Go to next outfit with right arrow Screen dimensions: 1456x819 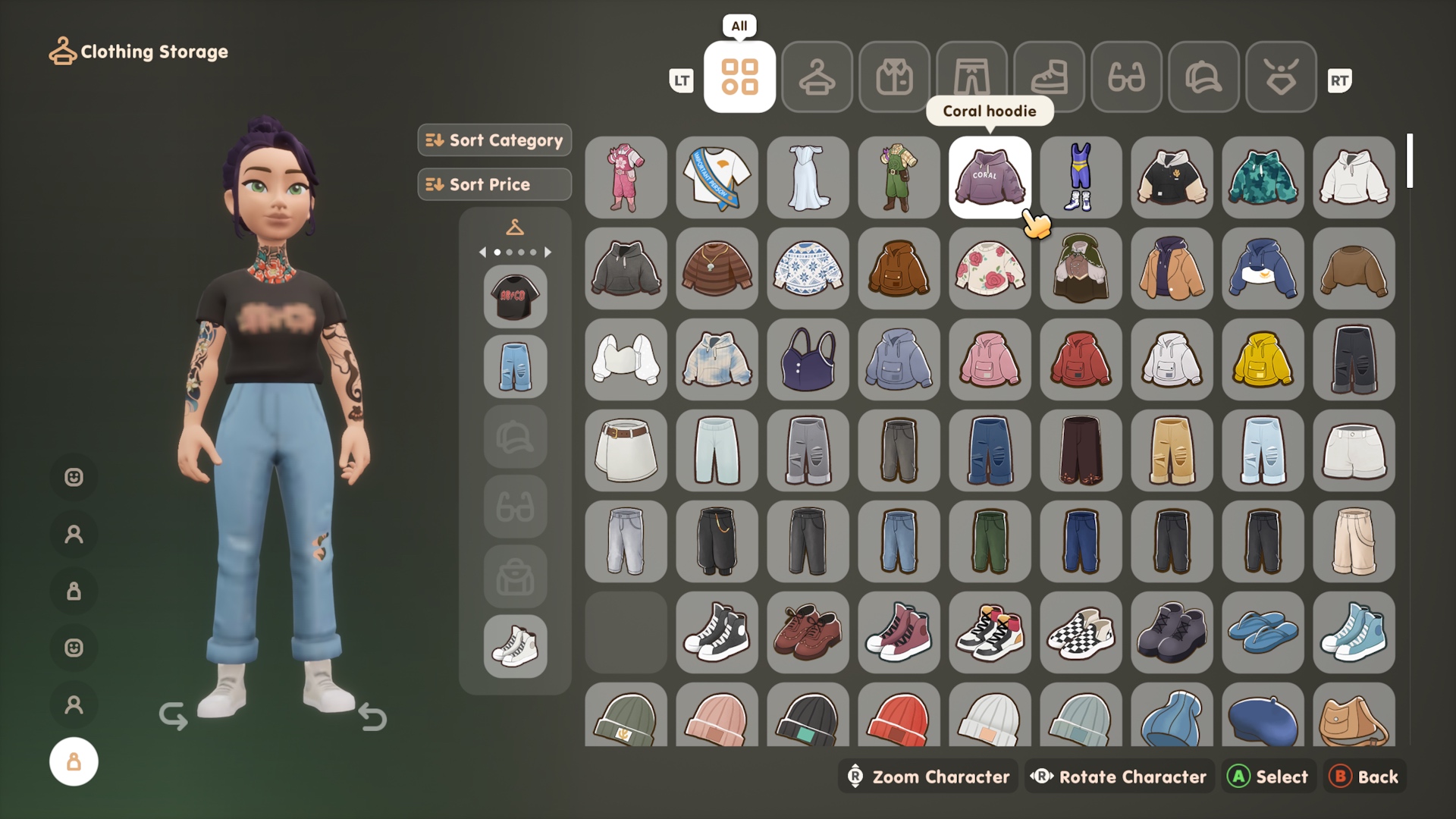coord(548,252)
